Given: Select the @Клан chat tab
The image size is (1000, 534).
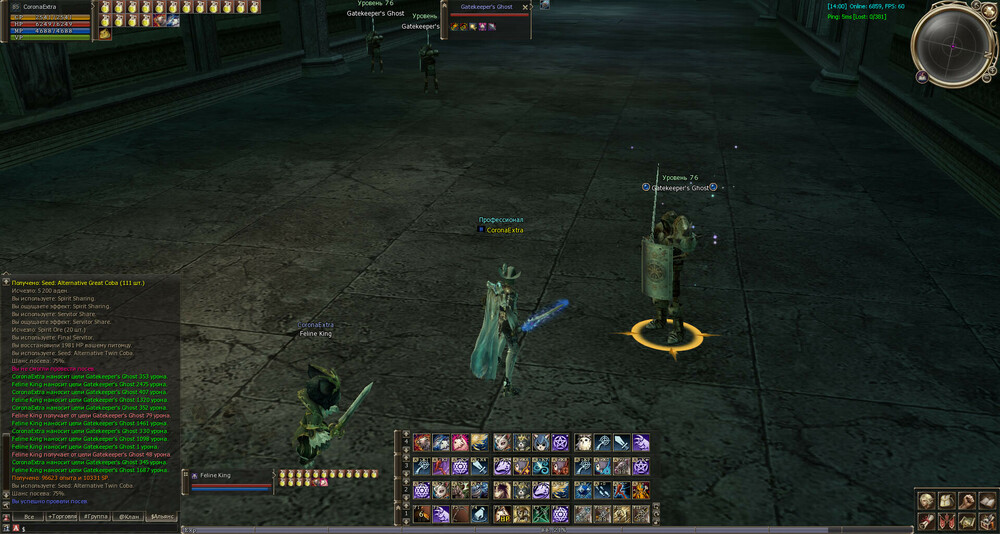Looking at the screenshot, I should (129, 516).
